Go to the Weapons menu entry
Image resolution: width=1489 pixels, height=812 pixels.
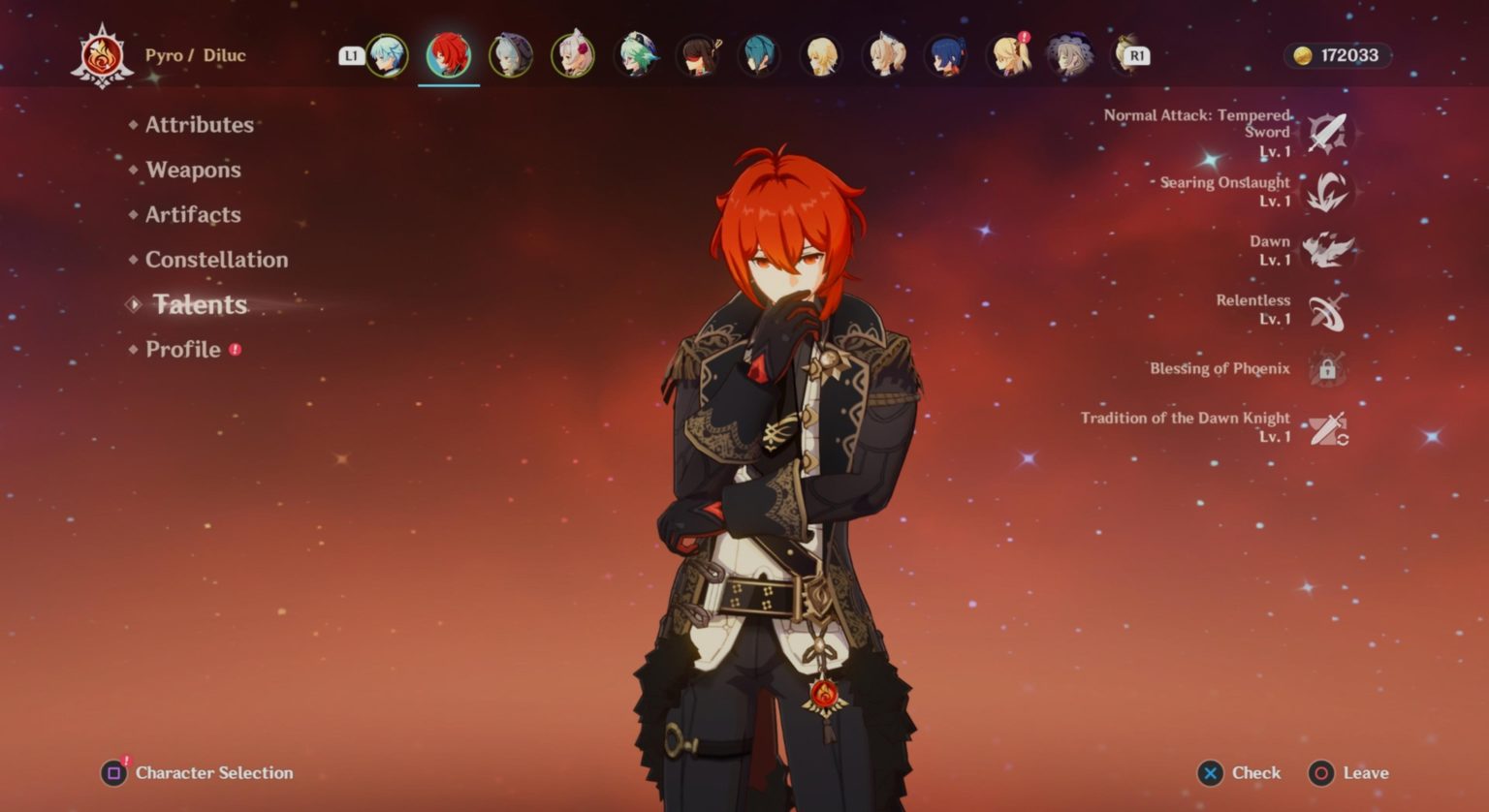[x=193, y=170]
